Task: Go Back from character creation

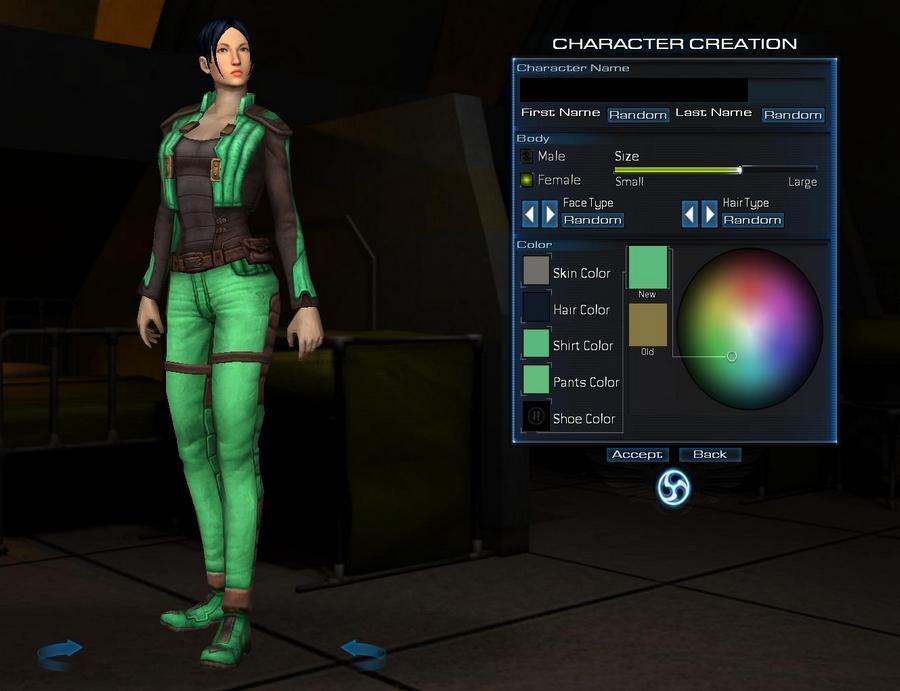Action: point(710,455)
